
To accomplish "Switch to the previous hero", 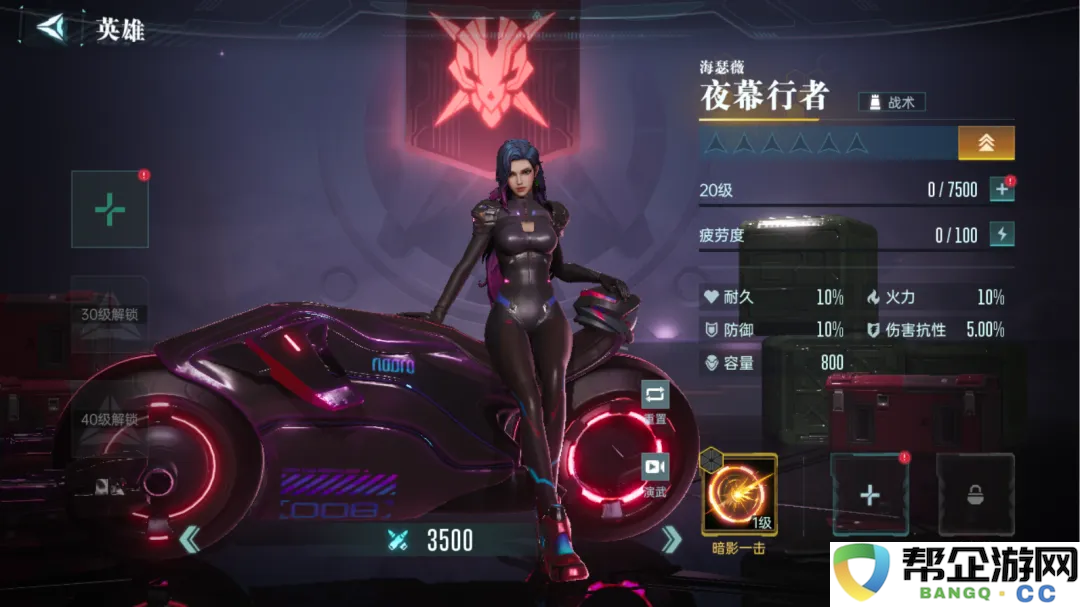I will [x=189, y=541].
